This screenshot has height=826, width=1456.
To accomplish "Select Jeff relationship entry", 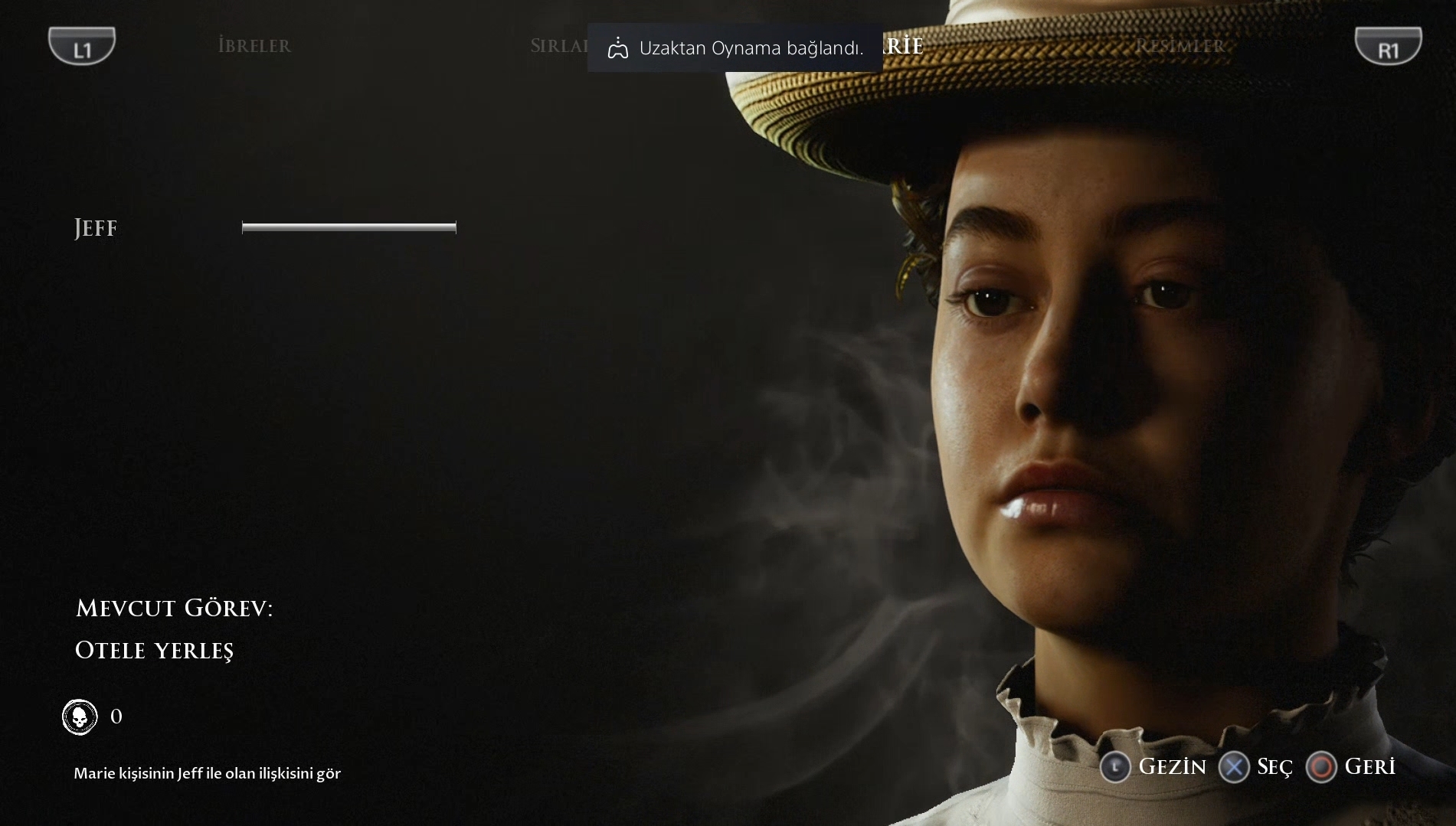I will [x=96, y=228].
